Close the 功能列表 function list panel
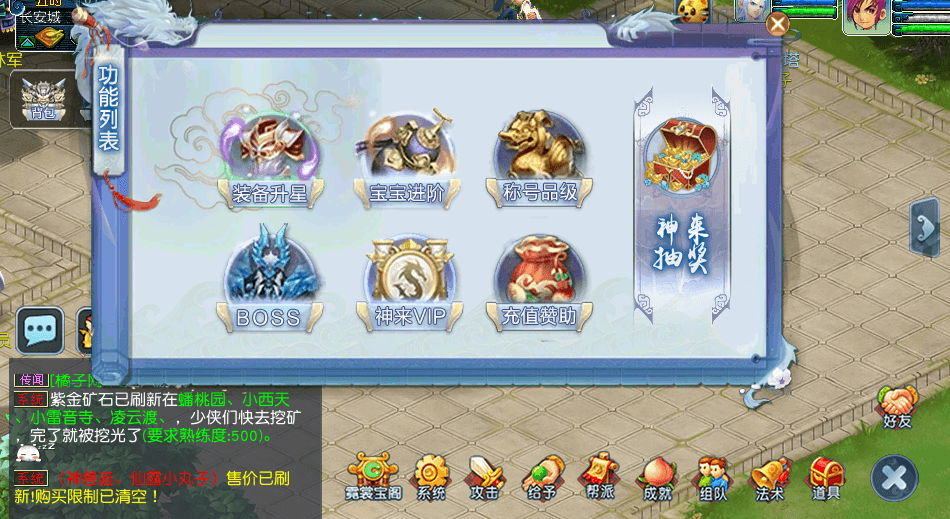950x519 pixels. 777,24
